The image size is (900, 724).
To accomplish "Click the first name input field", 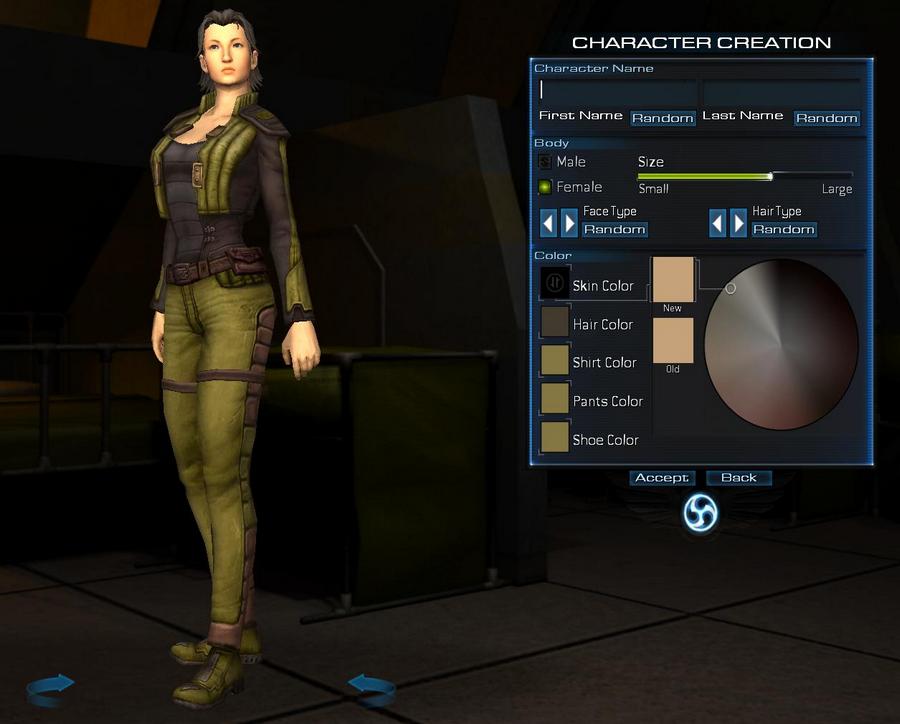I will point(616,91).
